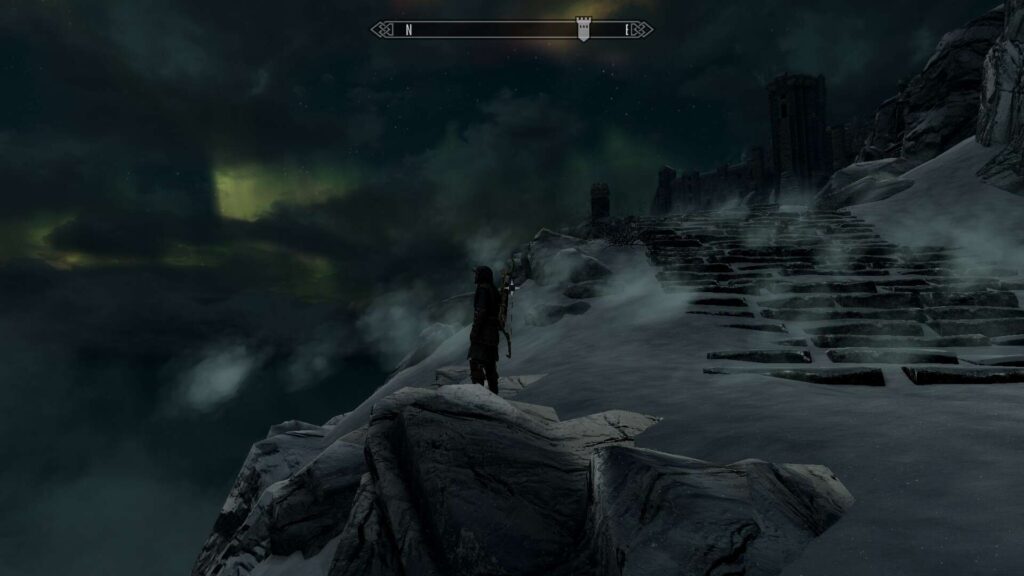The width and height of the screenshot is (1024, 576).
Task: Select the N heading on the compass
Action: pos(409,30)
